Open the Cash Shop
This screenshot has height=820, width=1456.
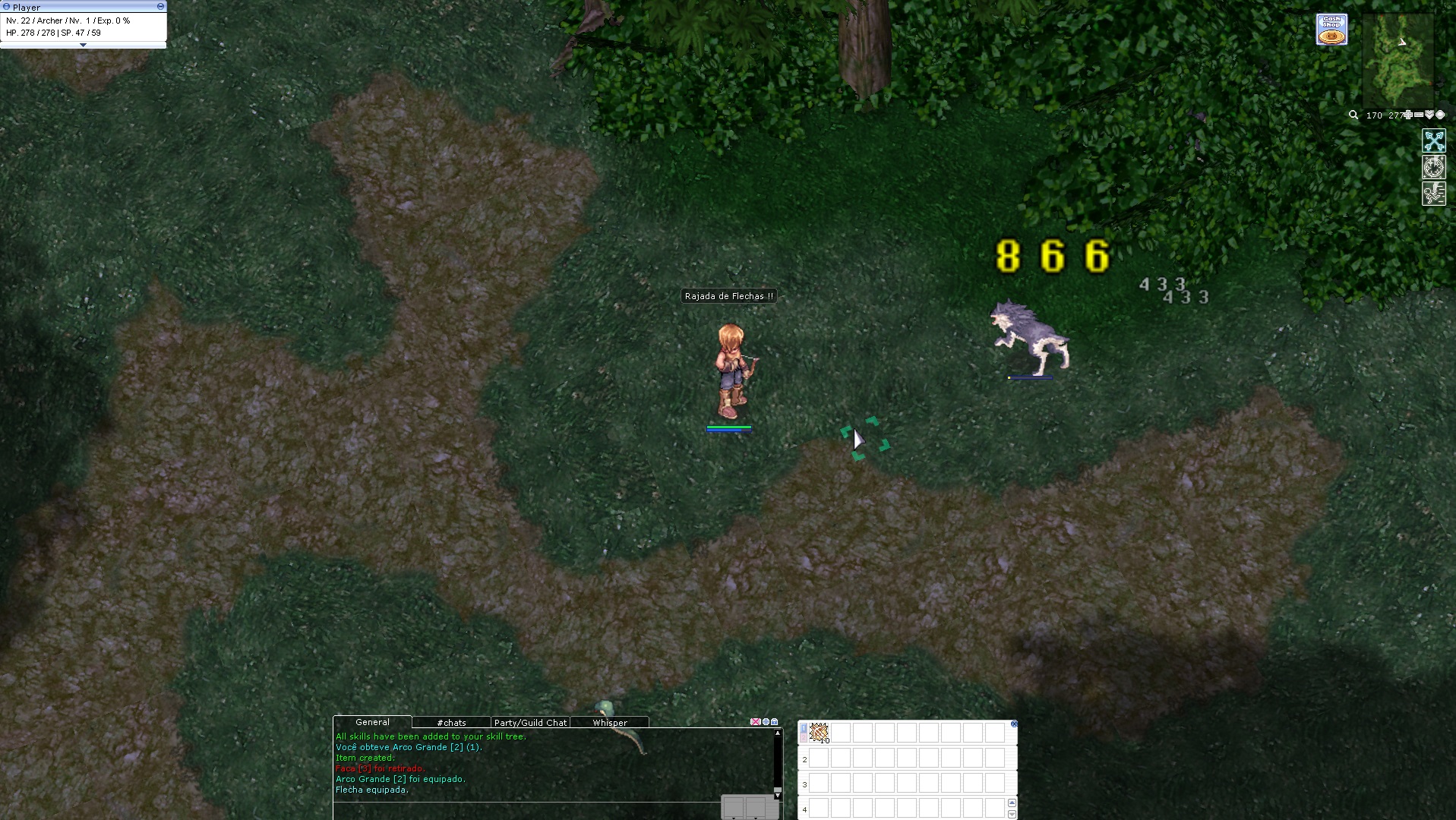click(x=1331, y=28)
